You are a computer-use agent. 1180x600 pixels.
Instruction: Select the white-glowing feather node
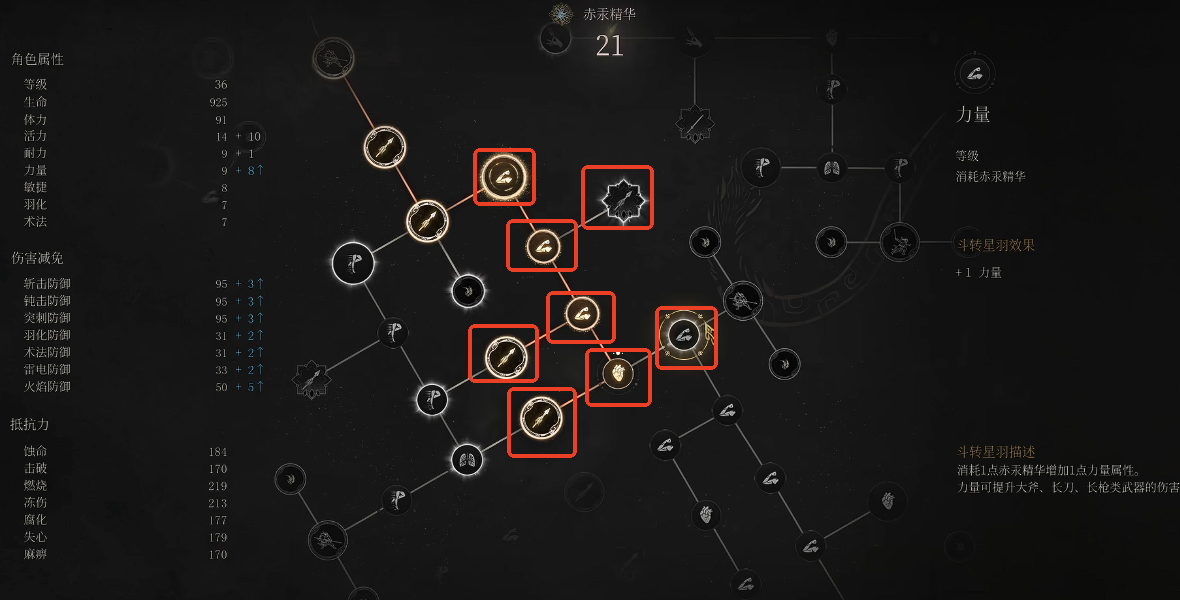467,291
